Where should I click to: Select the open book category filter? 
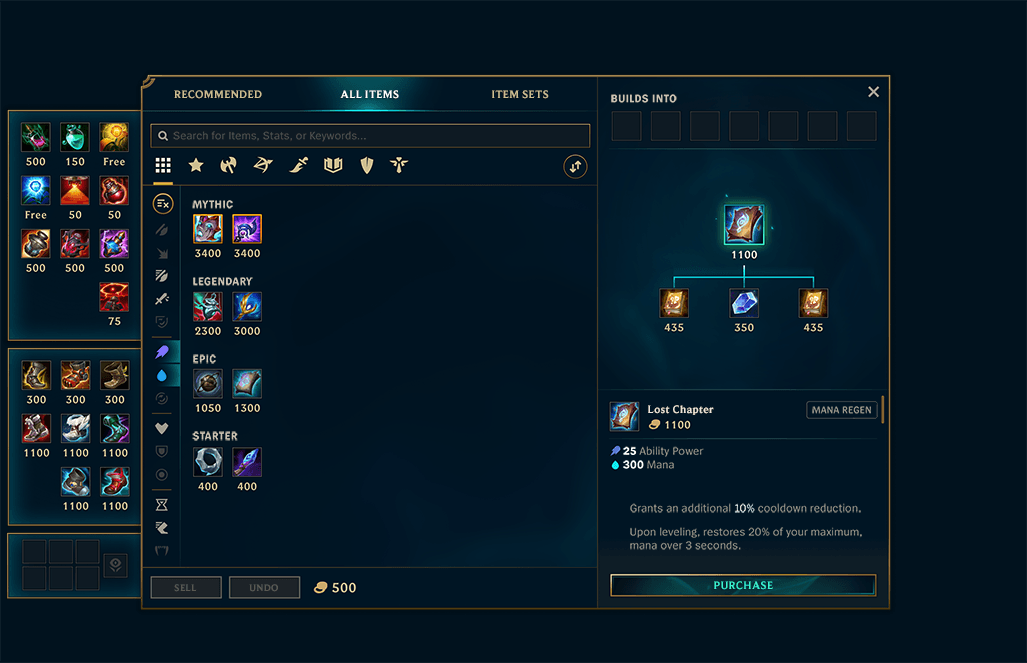coord(333,165)
